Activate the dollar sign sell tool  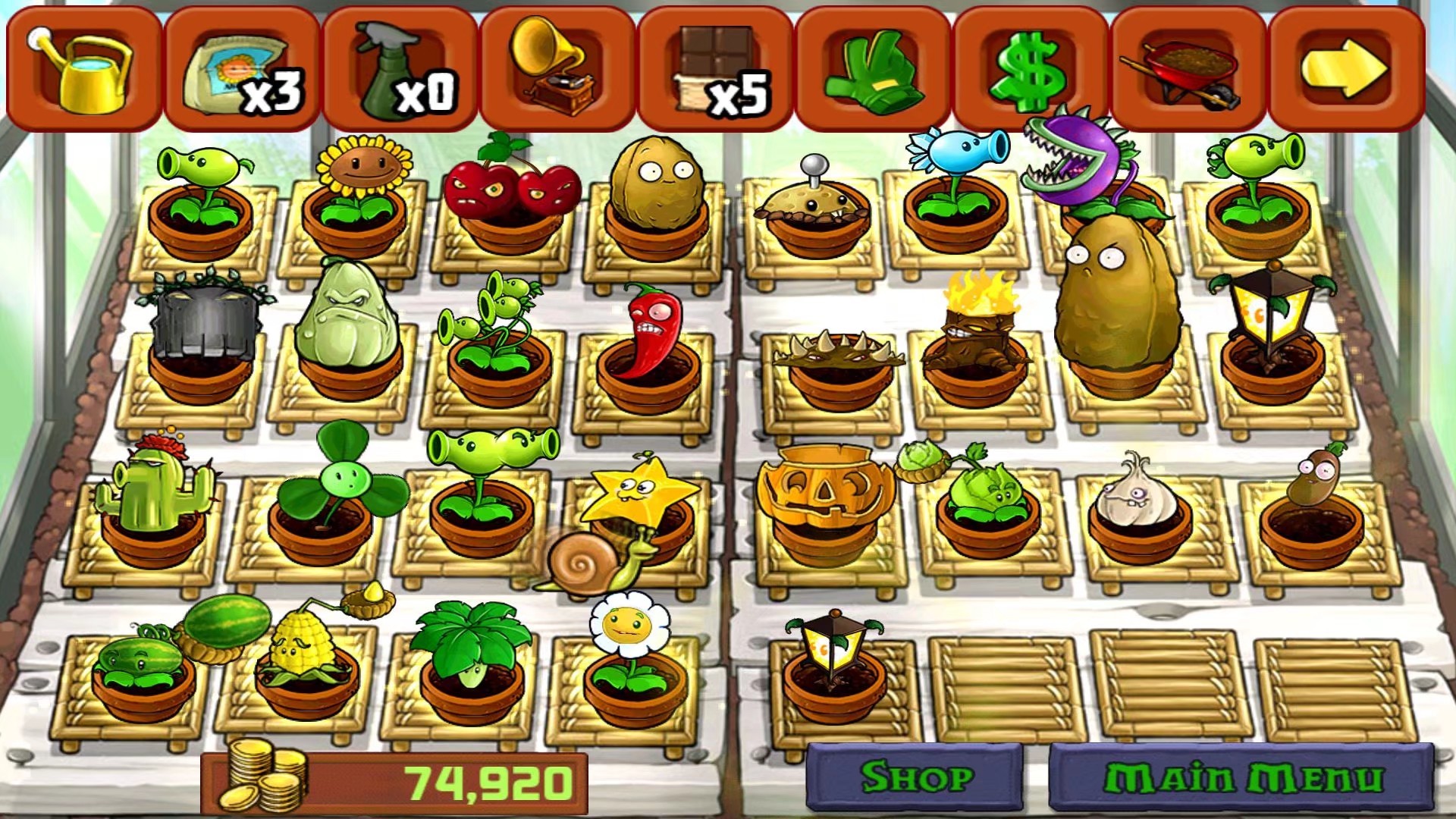tap(1031, 68)
